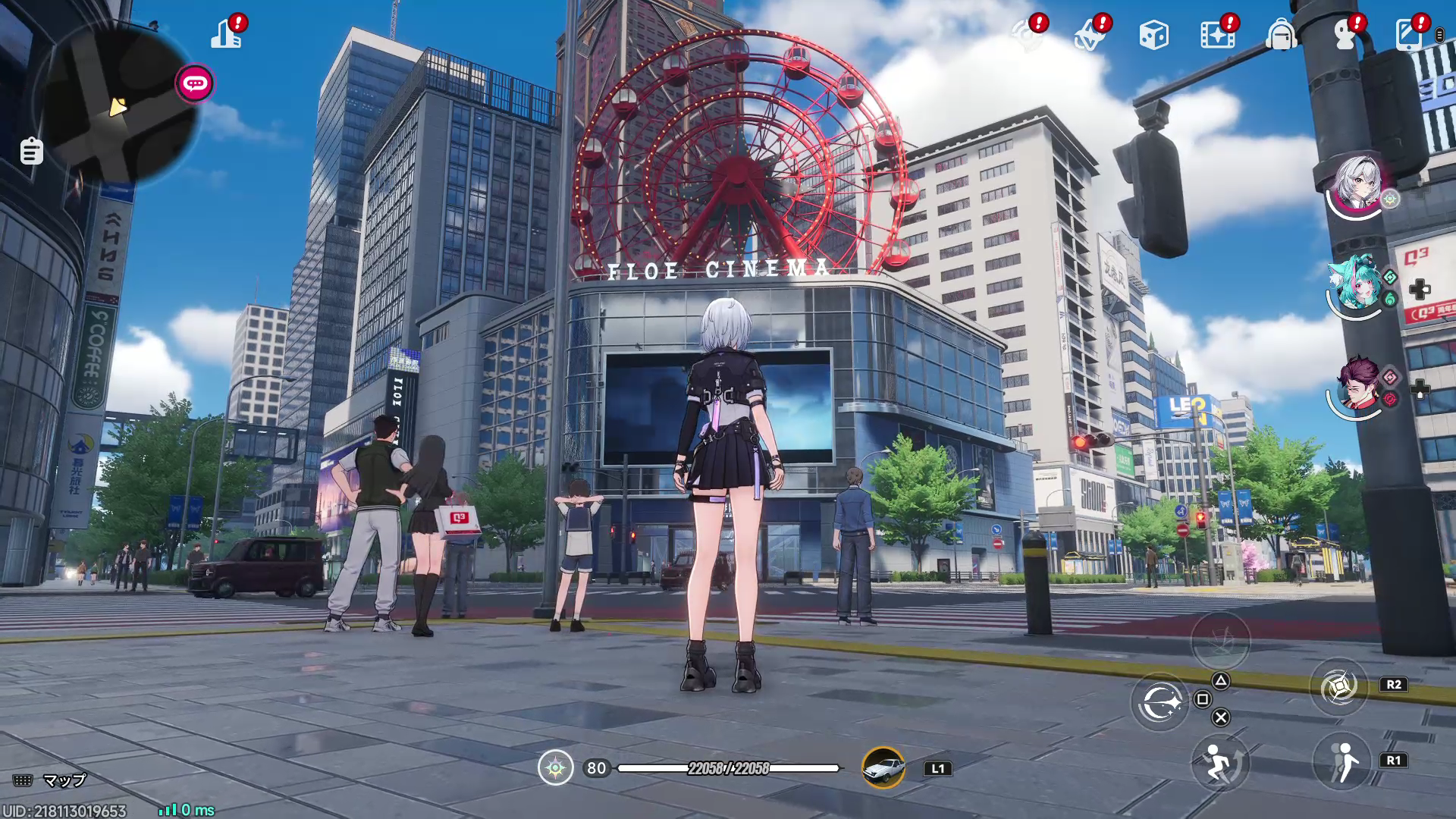Activate the basic attack slash button
1456x819 pixels.
1159,702
